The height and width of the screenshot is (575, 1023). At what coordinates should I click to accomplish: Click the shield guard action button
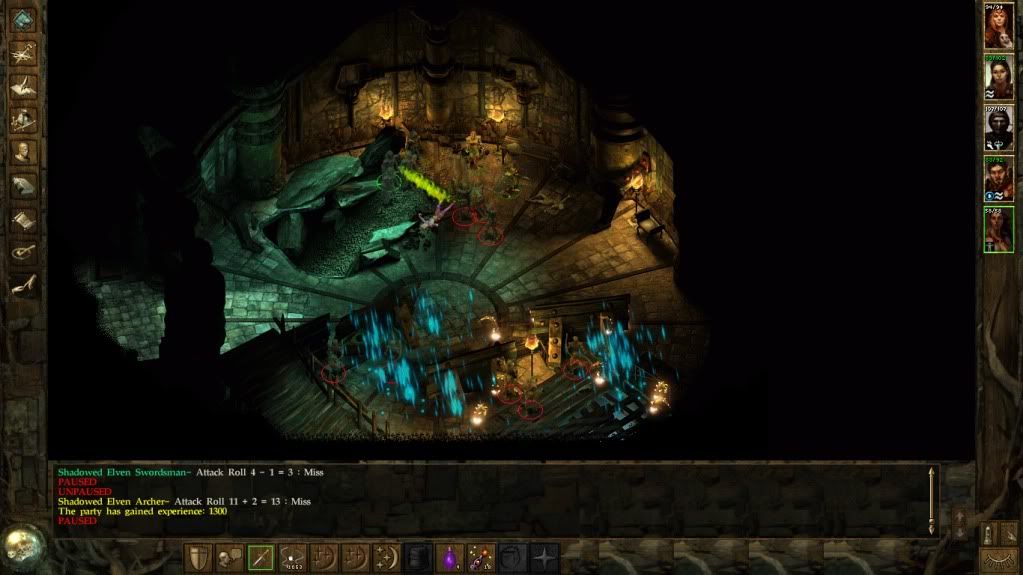199,557
